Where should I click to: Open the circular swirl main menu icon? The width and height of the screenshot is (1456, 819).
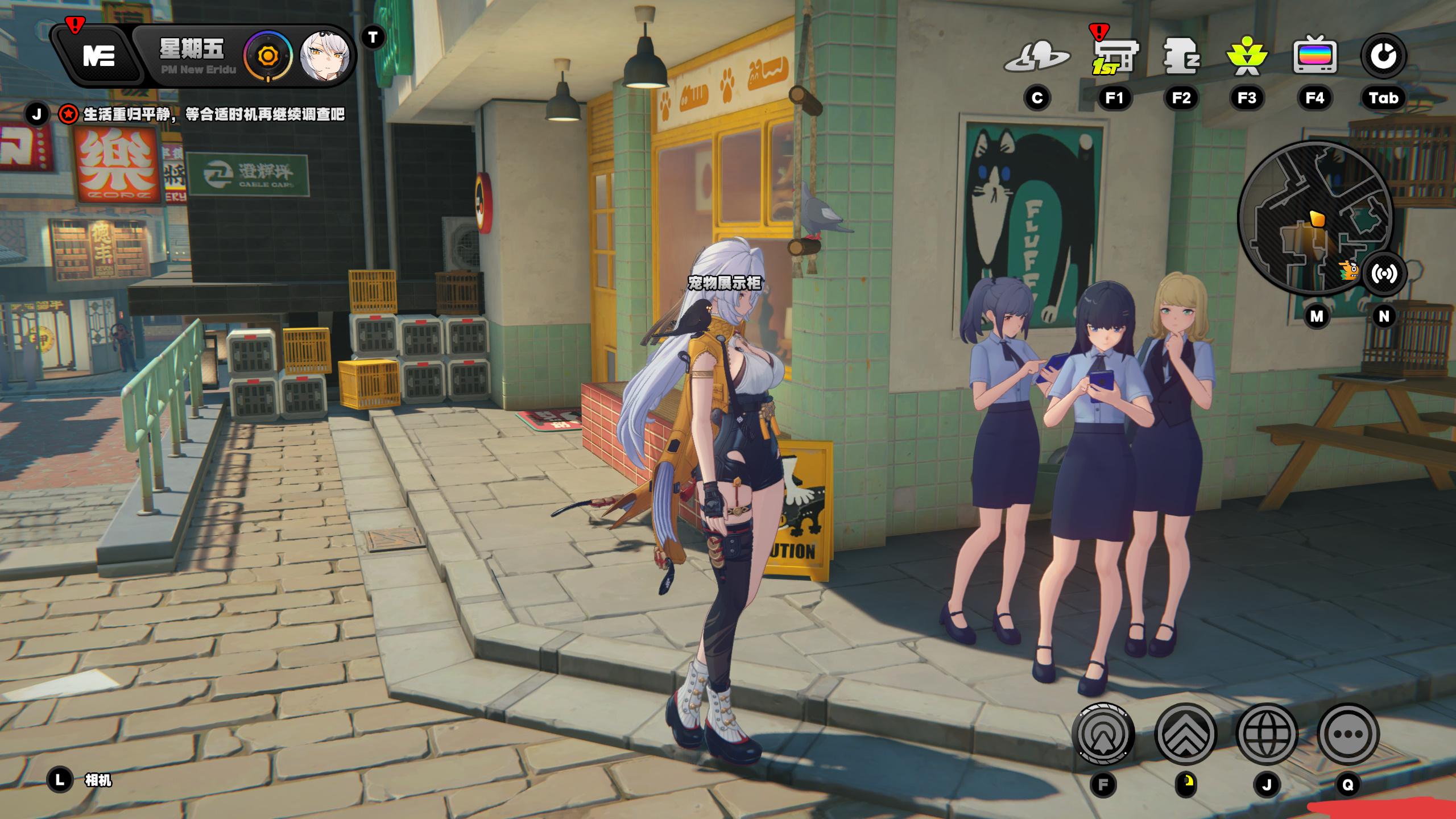(x=1383, y=56)
